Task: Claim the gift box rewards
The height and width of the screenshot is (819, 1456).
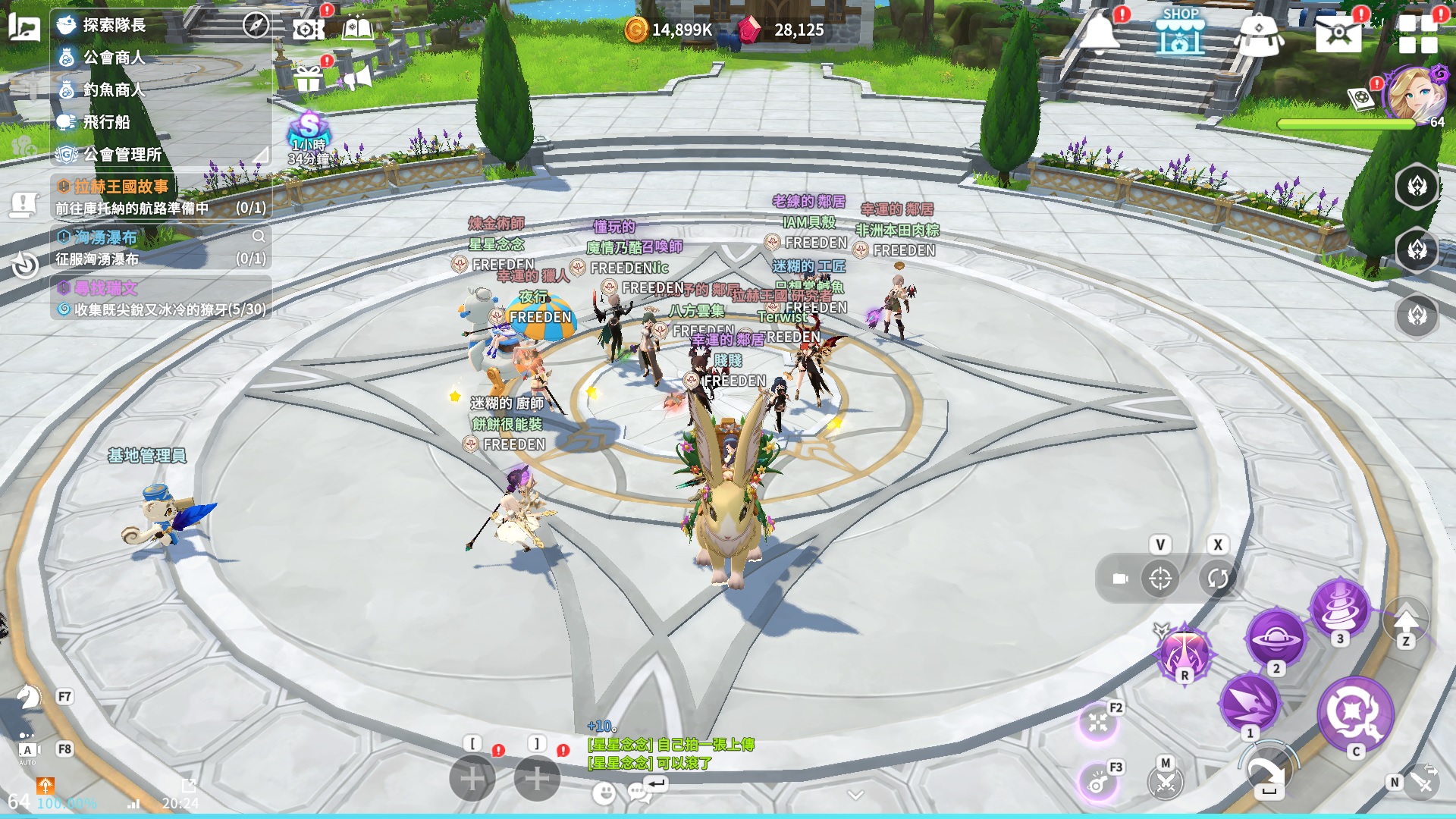Action: pos(308,78)
